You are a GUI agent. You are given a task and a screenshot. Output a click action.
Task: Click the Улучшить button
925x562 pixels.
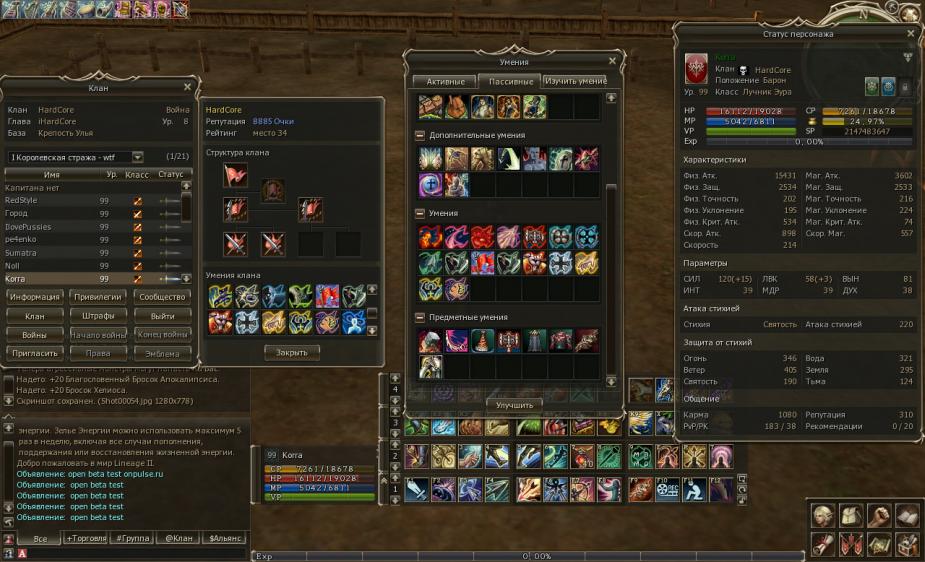click(515, 405)
